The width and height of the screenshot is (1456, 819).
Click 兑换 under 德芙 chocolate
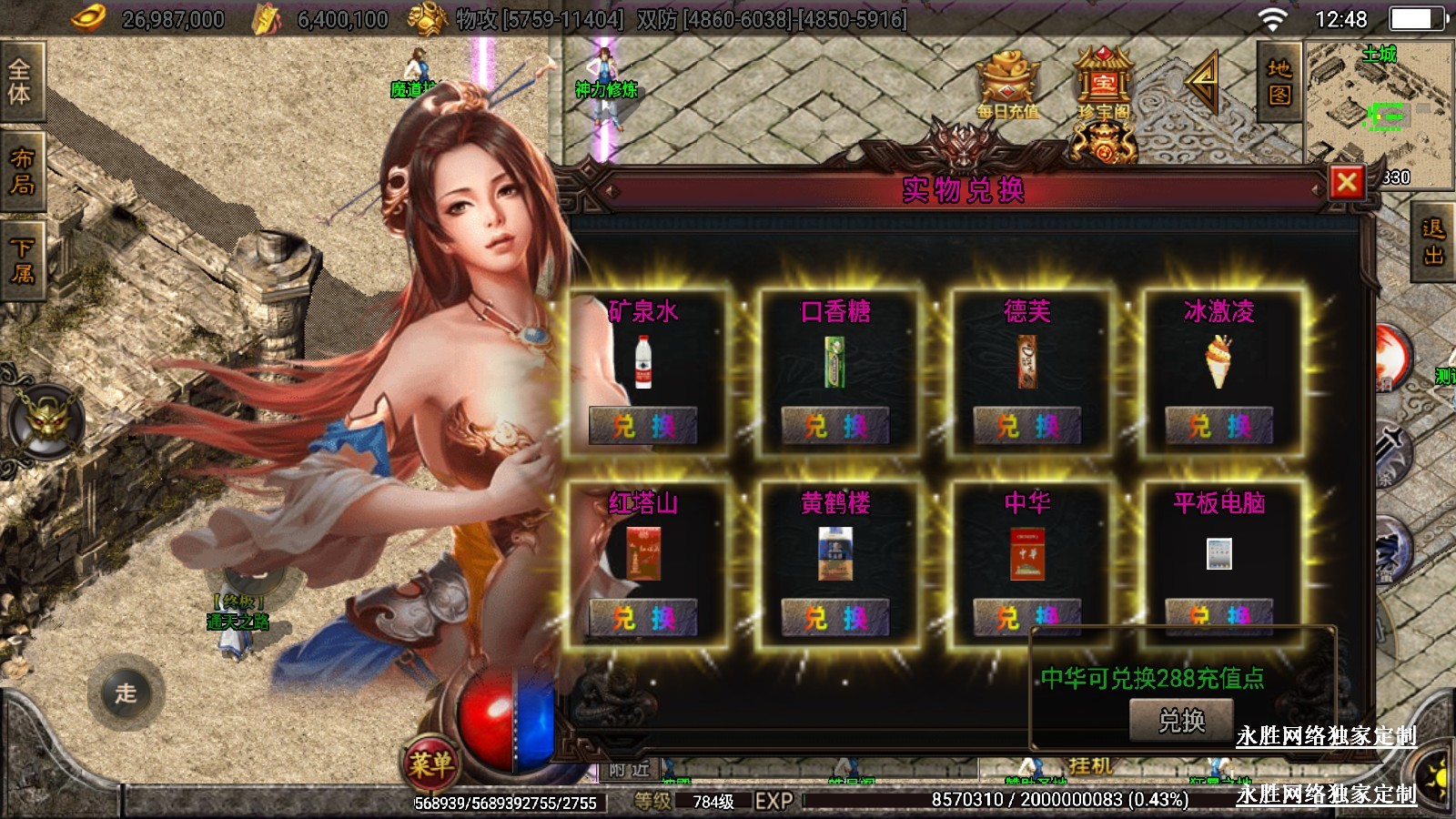pos(1026,426)
